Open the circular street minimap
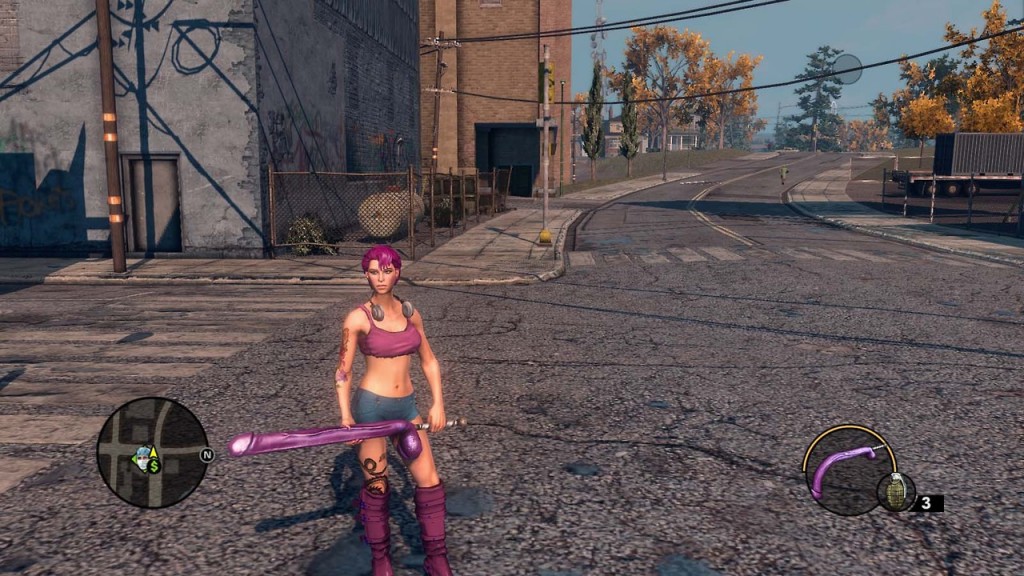Image resolution: width=1024 pixels, height=576 pixels. [152, 452]
